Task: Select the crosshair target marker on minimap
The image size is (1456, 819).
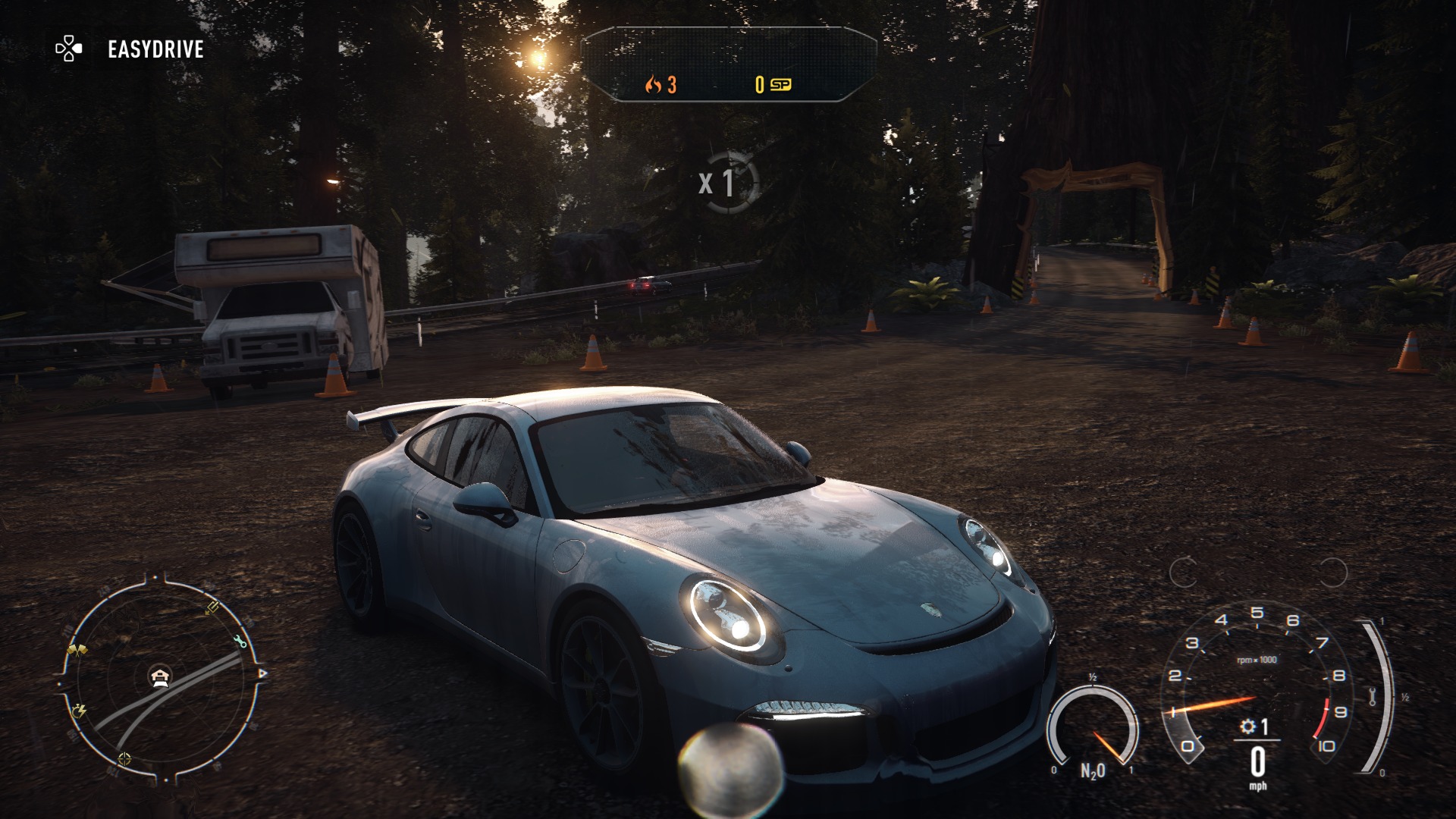Action: pos(124,758)
